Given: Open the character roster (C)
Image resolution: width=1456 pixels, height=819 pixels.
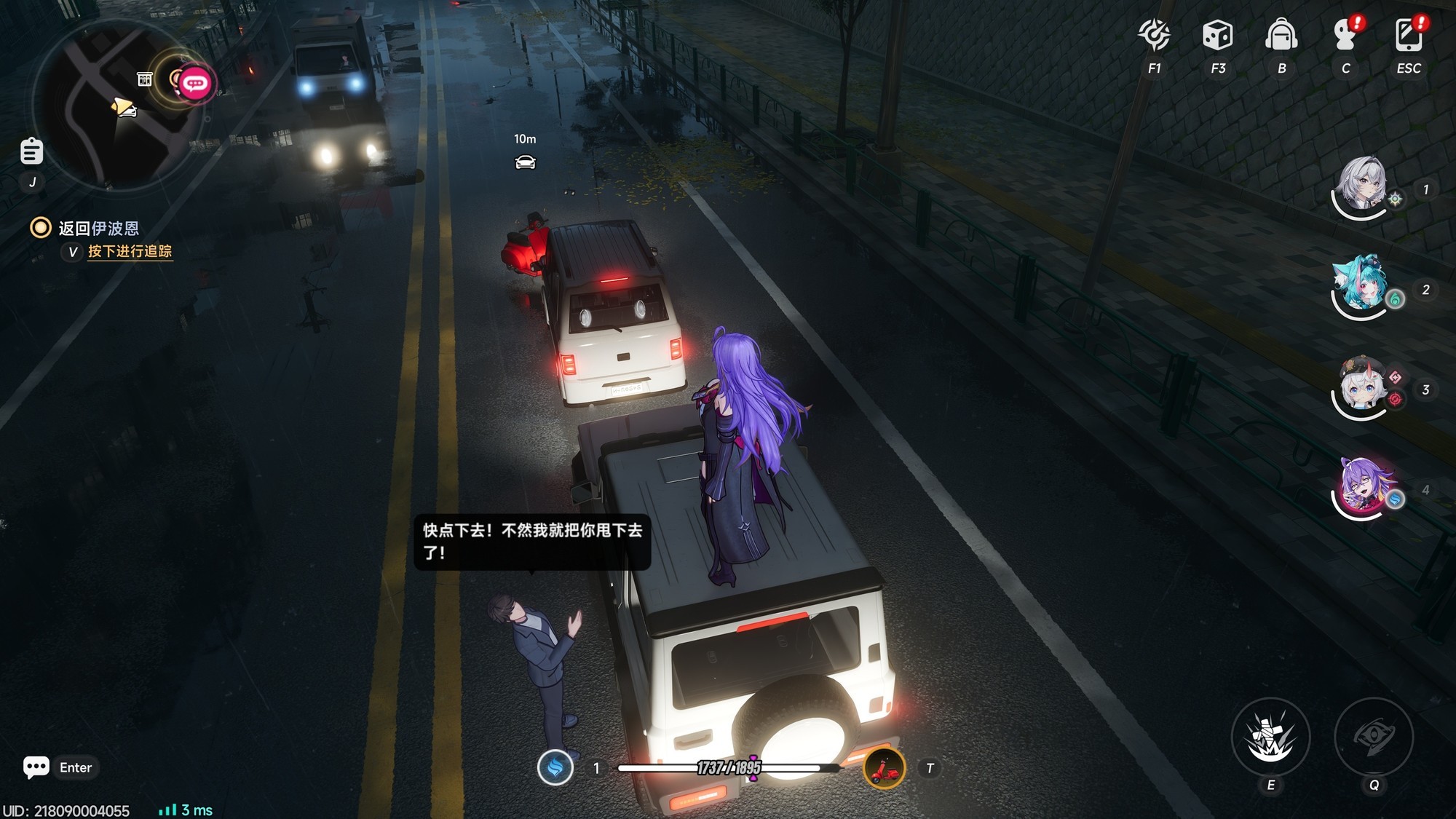Looking at the screenshot, I should click(x=1345, y=33).
